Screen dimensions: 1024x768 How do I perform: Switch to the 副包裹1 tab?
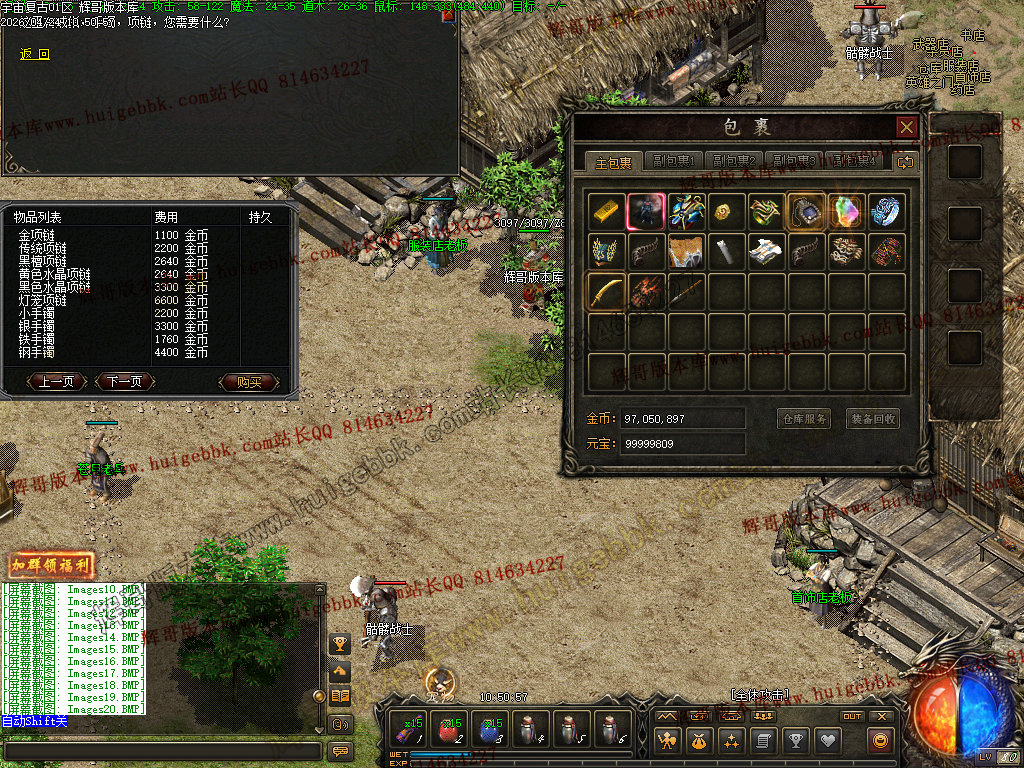pos(674,161)
